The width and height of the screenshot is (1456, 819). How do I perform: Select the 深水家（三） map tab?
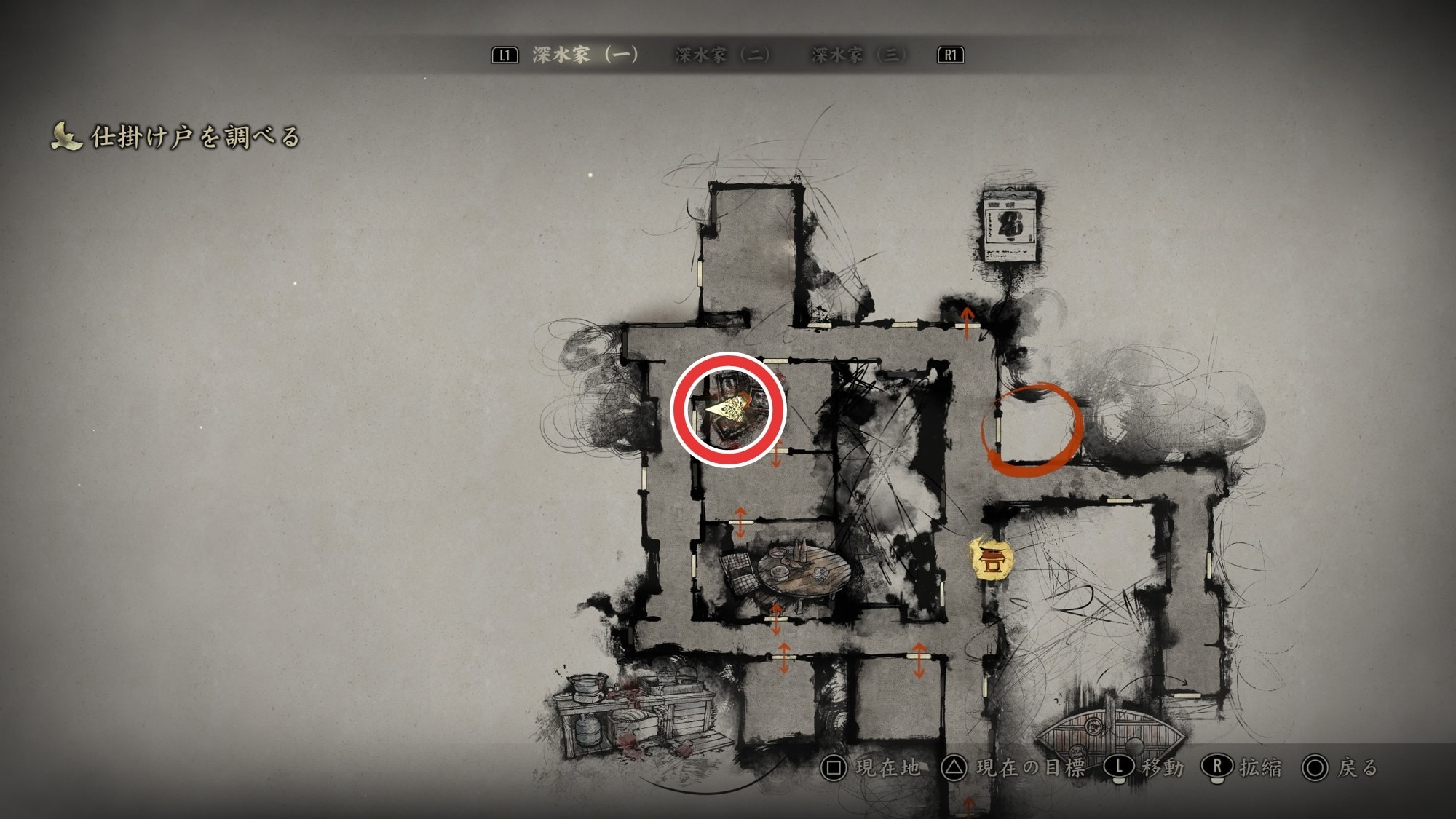pyautogui.click(x=858, y=55)
